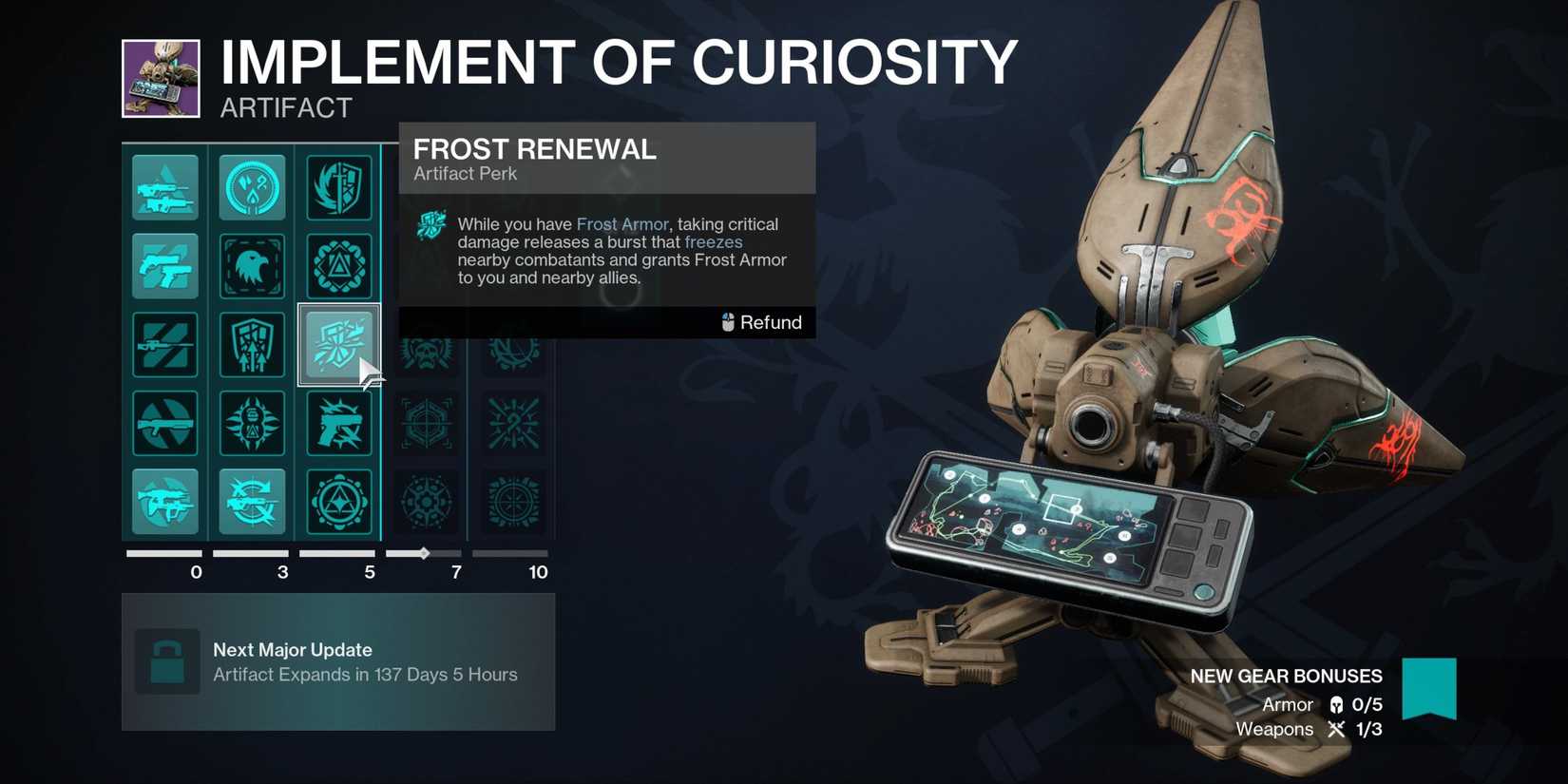Select the shotgun perk icon
1568x784 pixels.
(x=165, y=423)
